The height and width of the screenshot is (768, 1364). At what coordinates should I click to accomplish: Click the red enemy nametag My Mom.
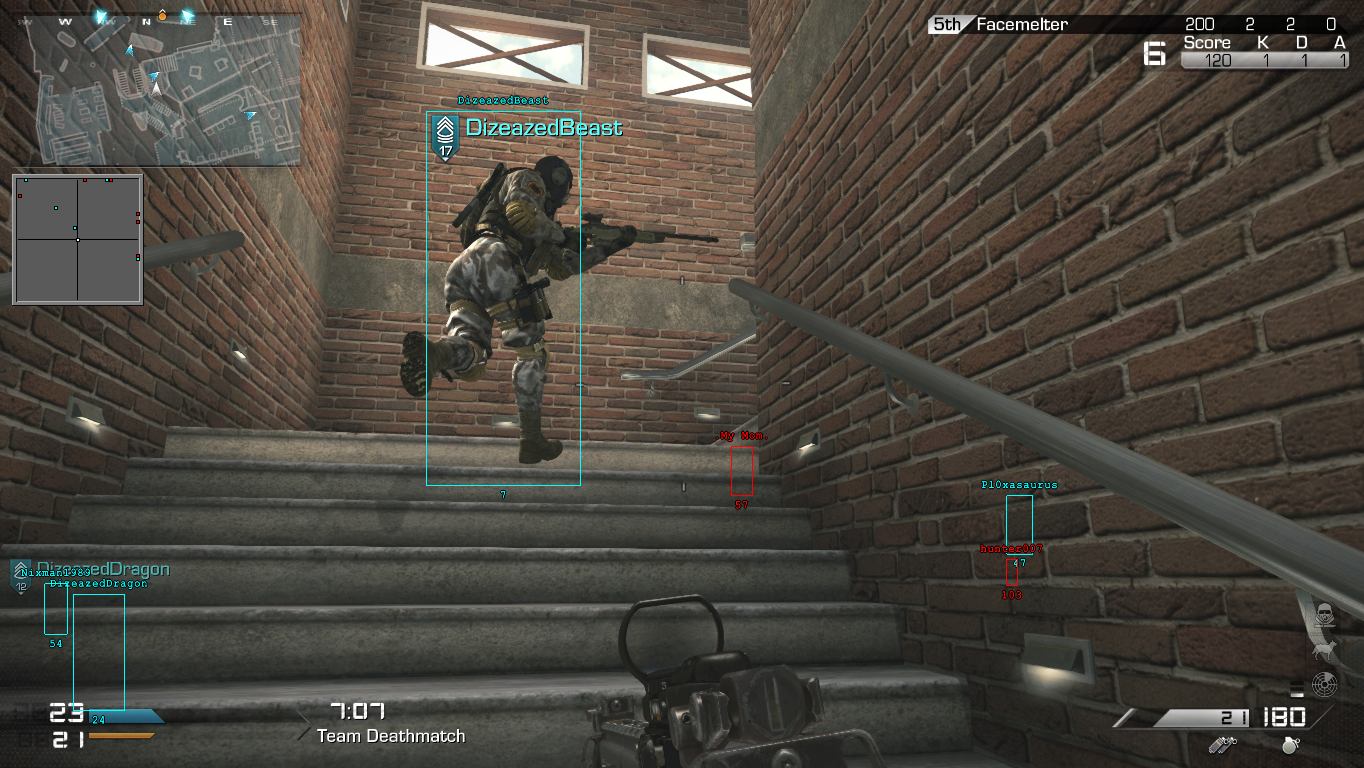(x=744, y=436)
